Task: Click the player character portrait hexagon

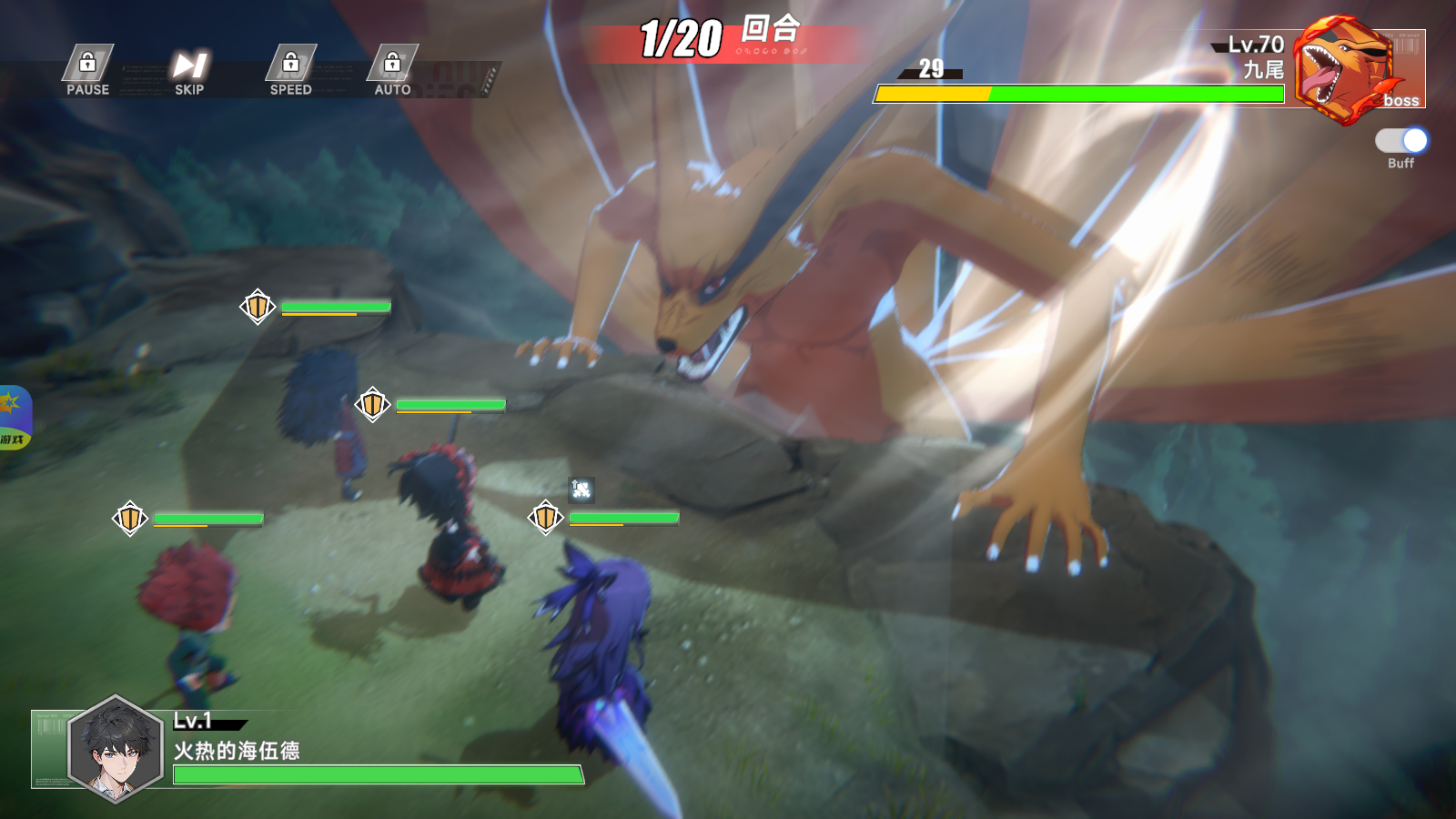Action: (x=116, y=749)
